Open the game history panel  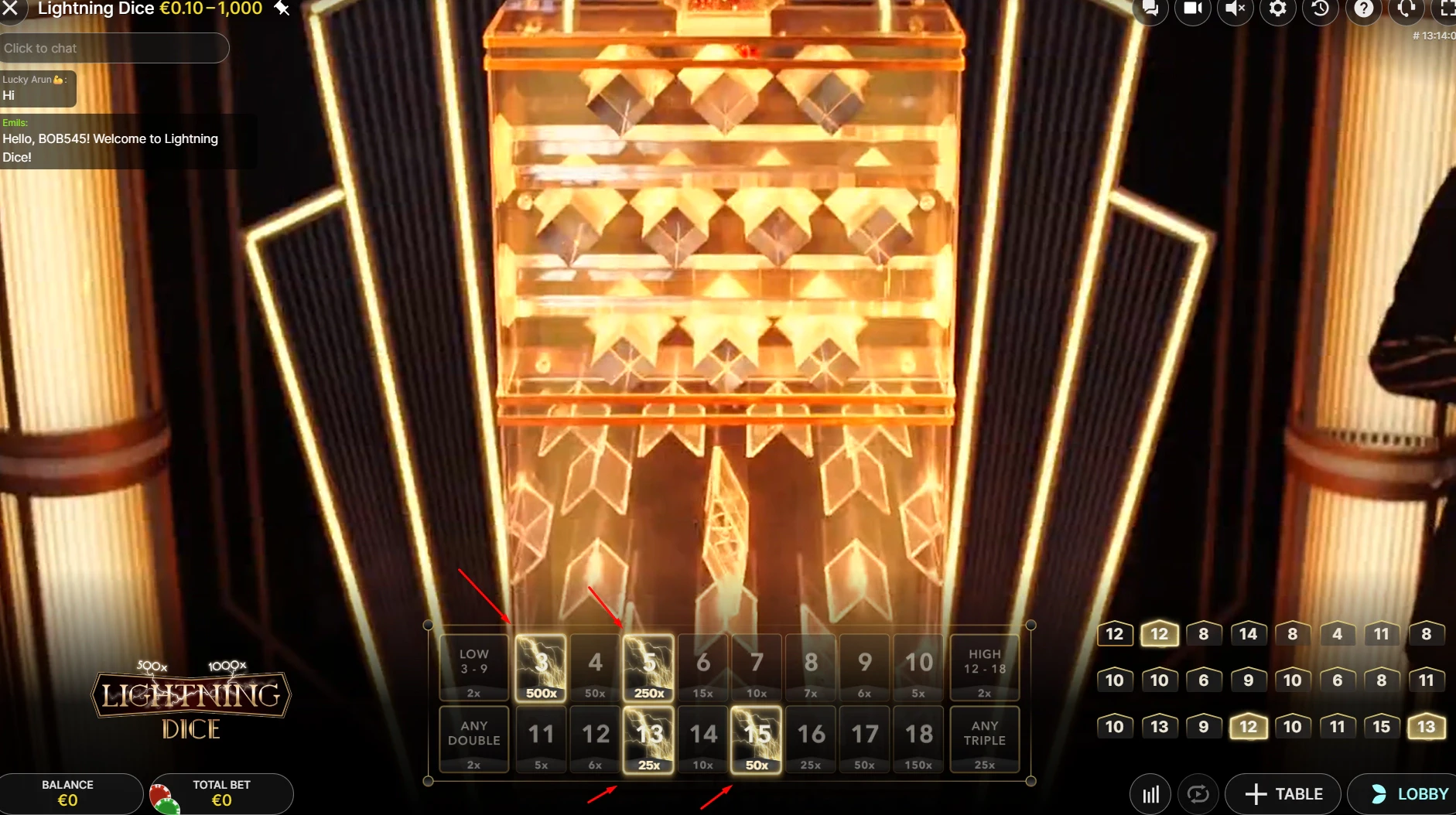tap(1321, 11)
